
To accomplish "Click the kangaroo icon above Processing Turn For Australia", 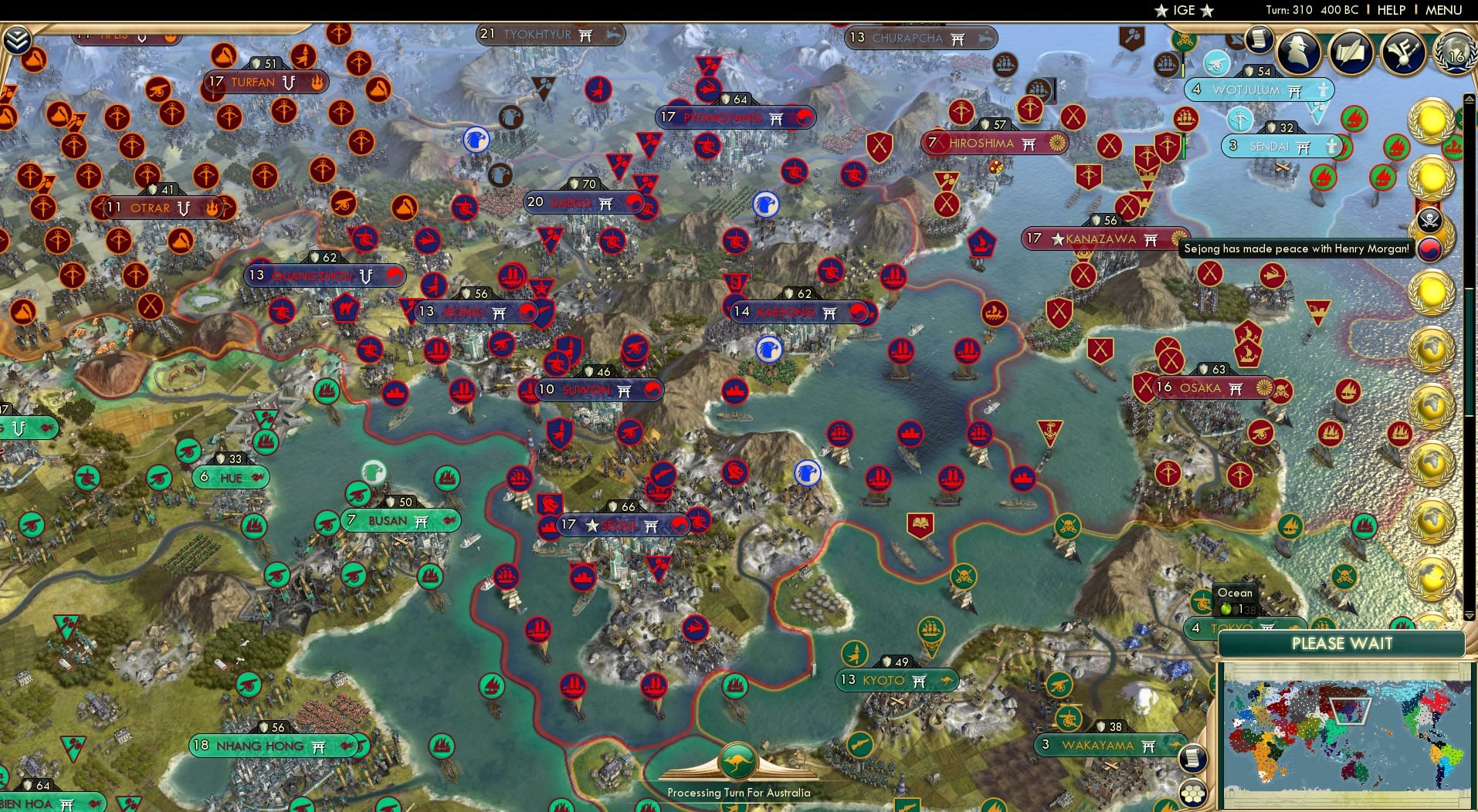I will [738, 760].
